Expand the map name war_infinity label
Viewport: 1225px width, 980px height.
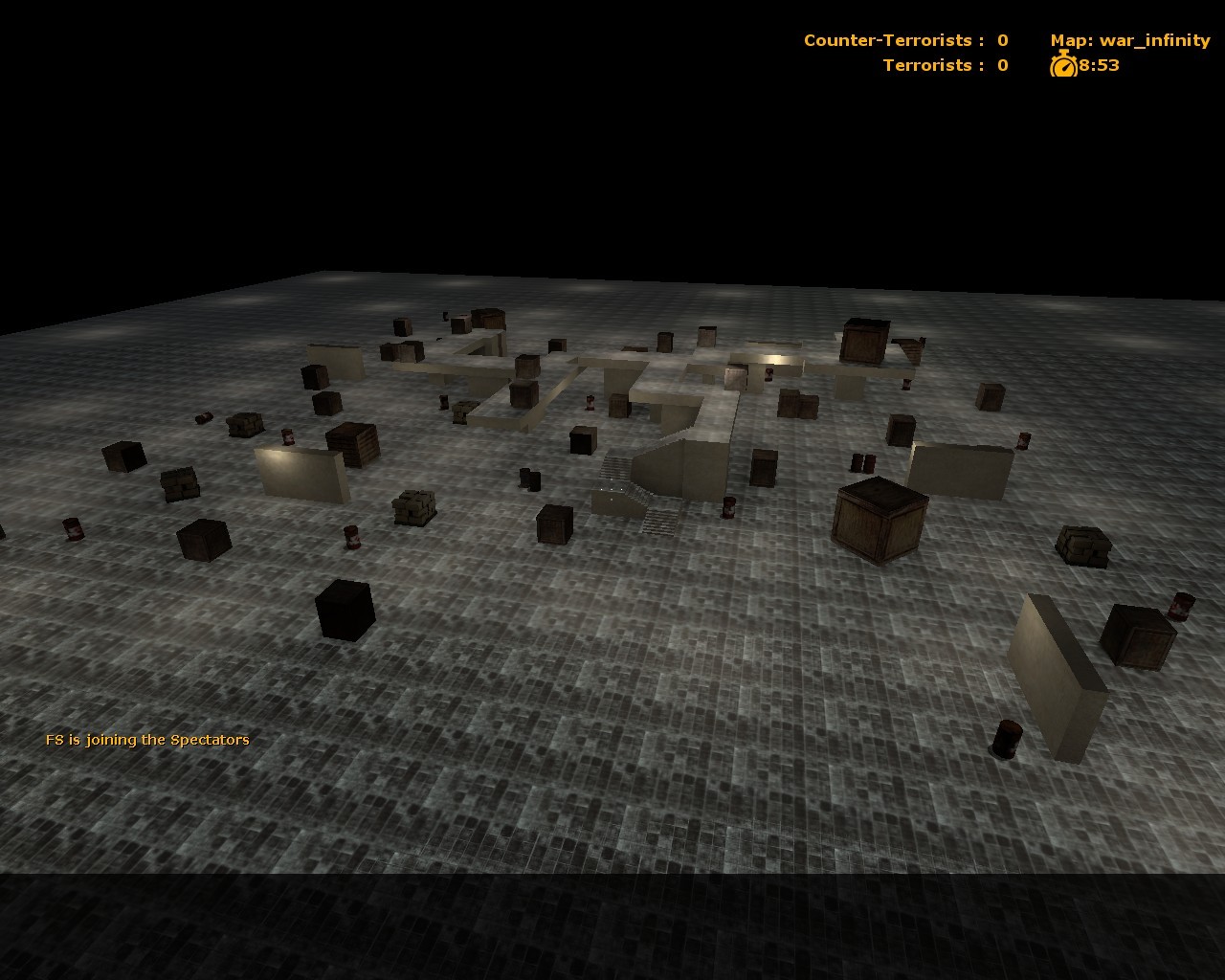tap(1129, 40)
